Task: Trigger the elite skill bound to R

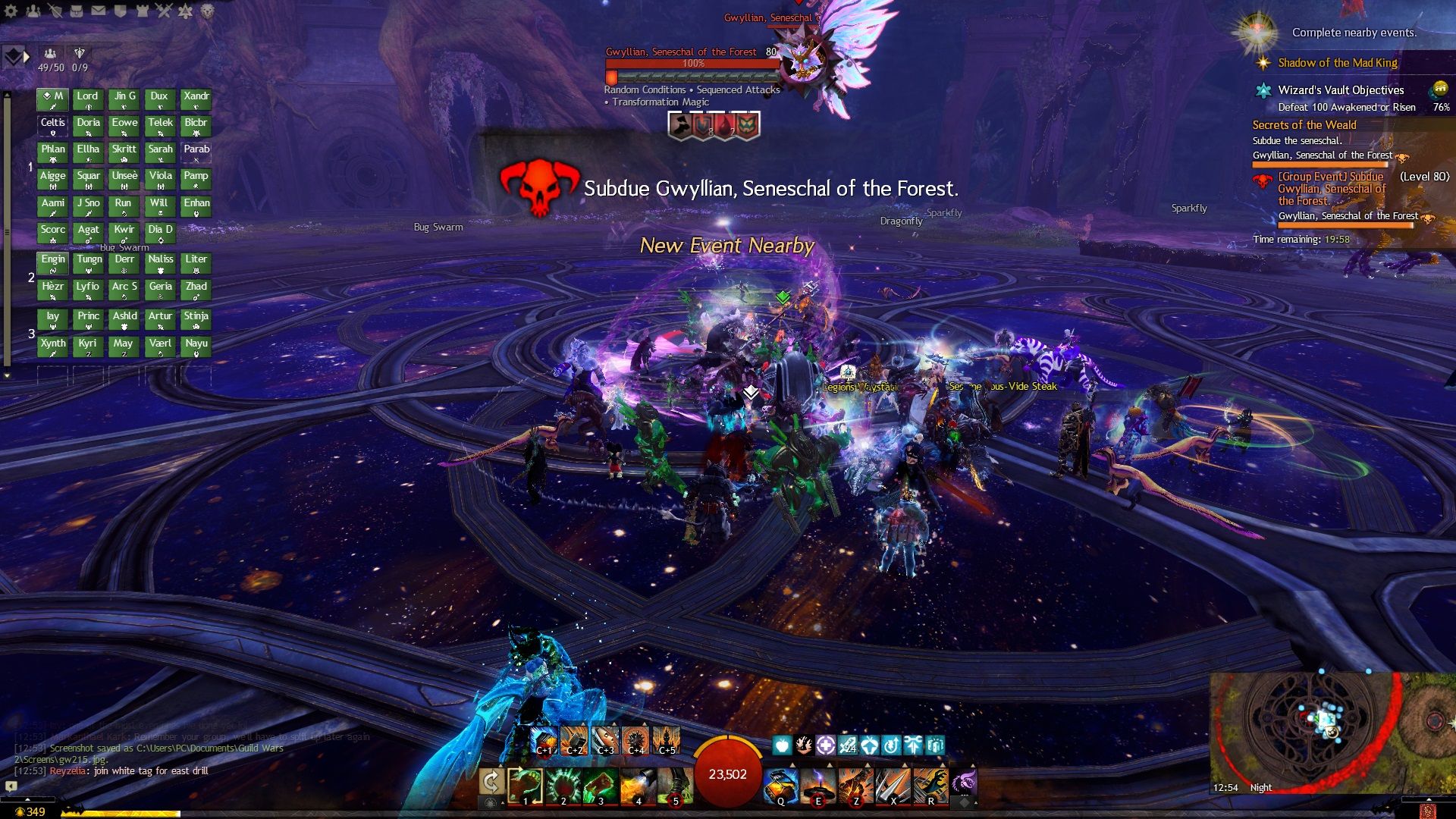Action: 930,786
